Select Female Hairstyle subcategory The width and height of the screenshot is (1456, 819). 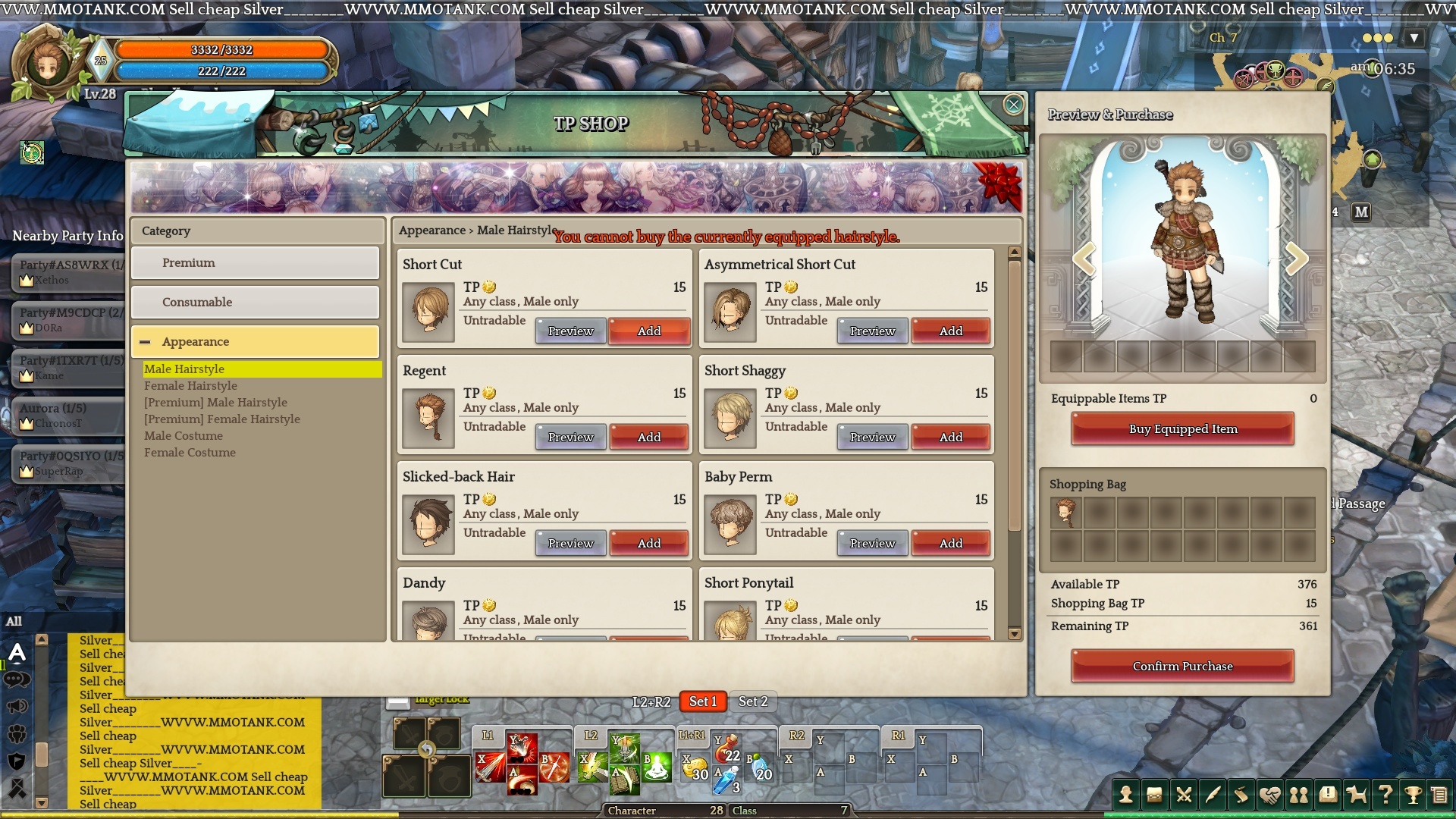coord(190,385)
